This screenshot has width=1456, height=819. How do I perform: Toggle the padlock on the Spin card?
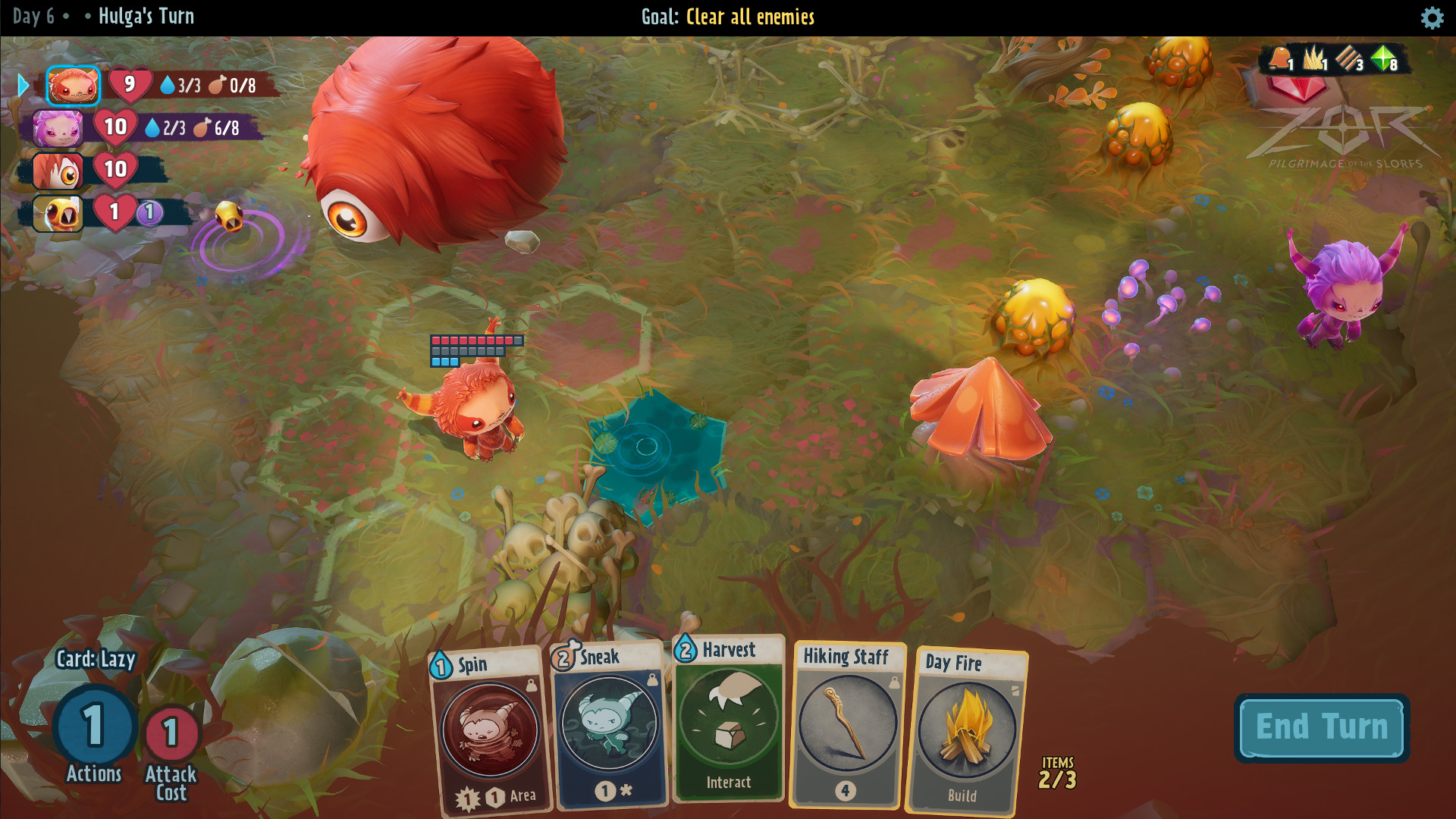pos(531,684)
